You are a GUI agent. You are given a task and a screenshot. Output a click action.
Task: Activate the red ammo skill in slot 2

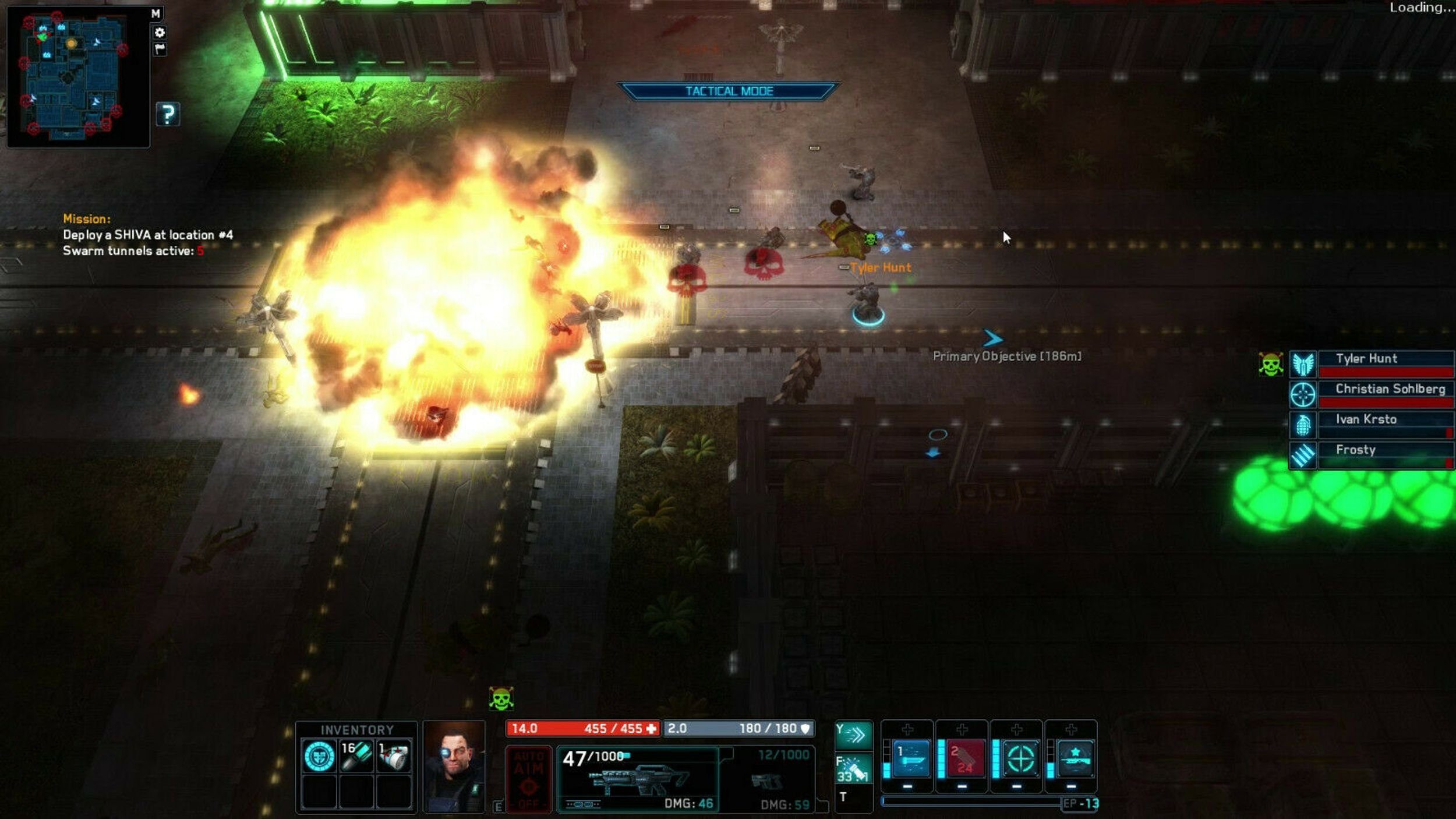[x=964, y=758]
